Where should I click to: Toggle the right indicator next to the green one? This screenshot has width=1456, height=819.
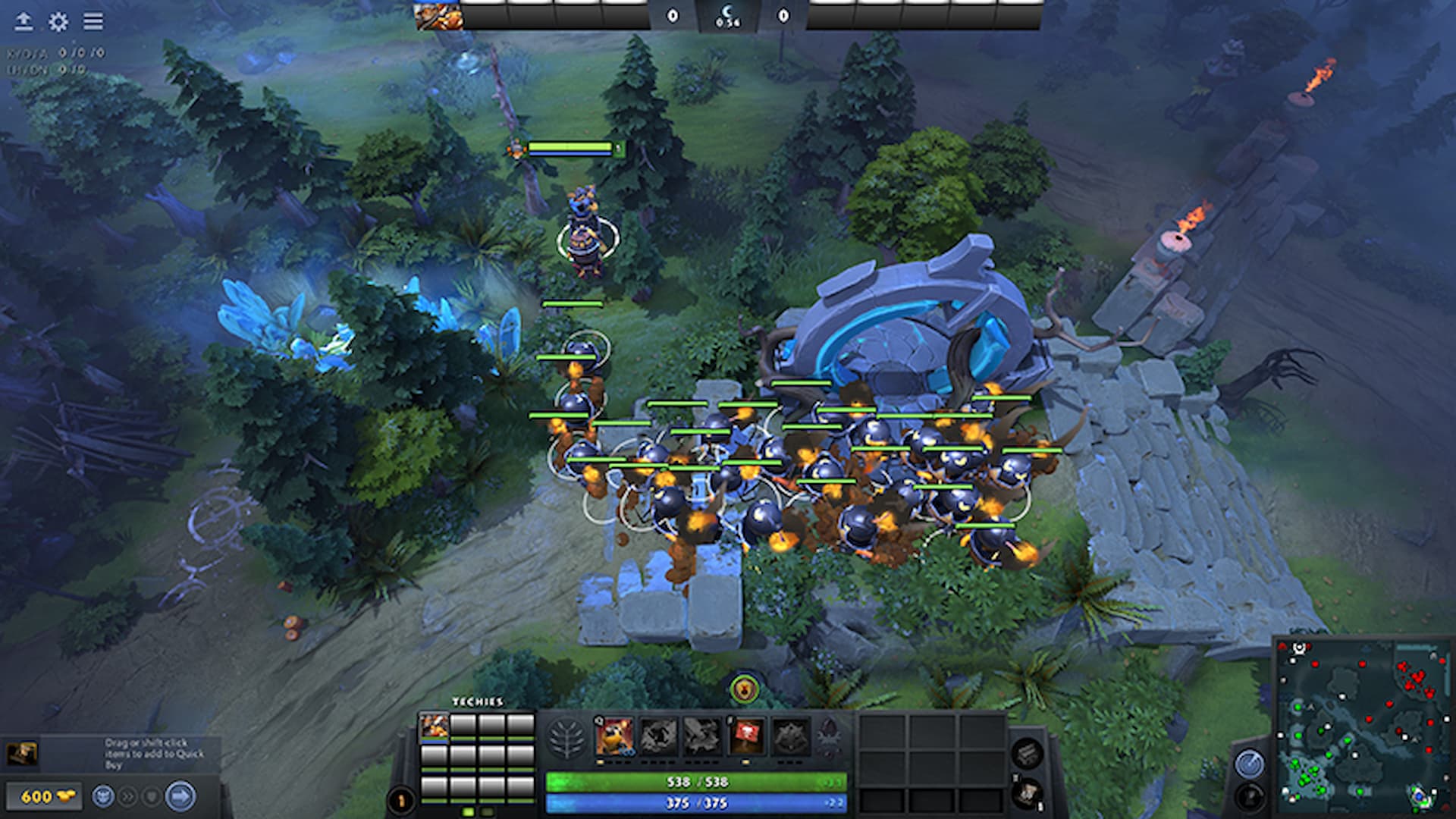coord(486,811)
